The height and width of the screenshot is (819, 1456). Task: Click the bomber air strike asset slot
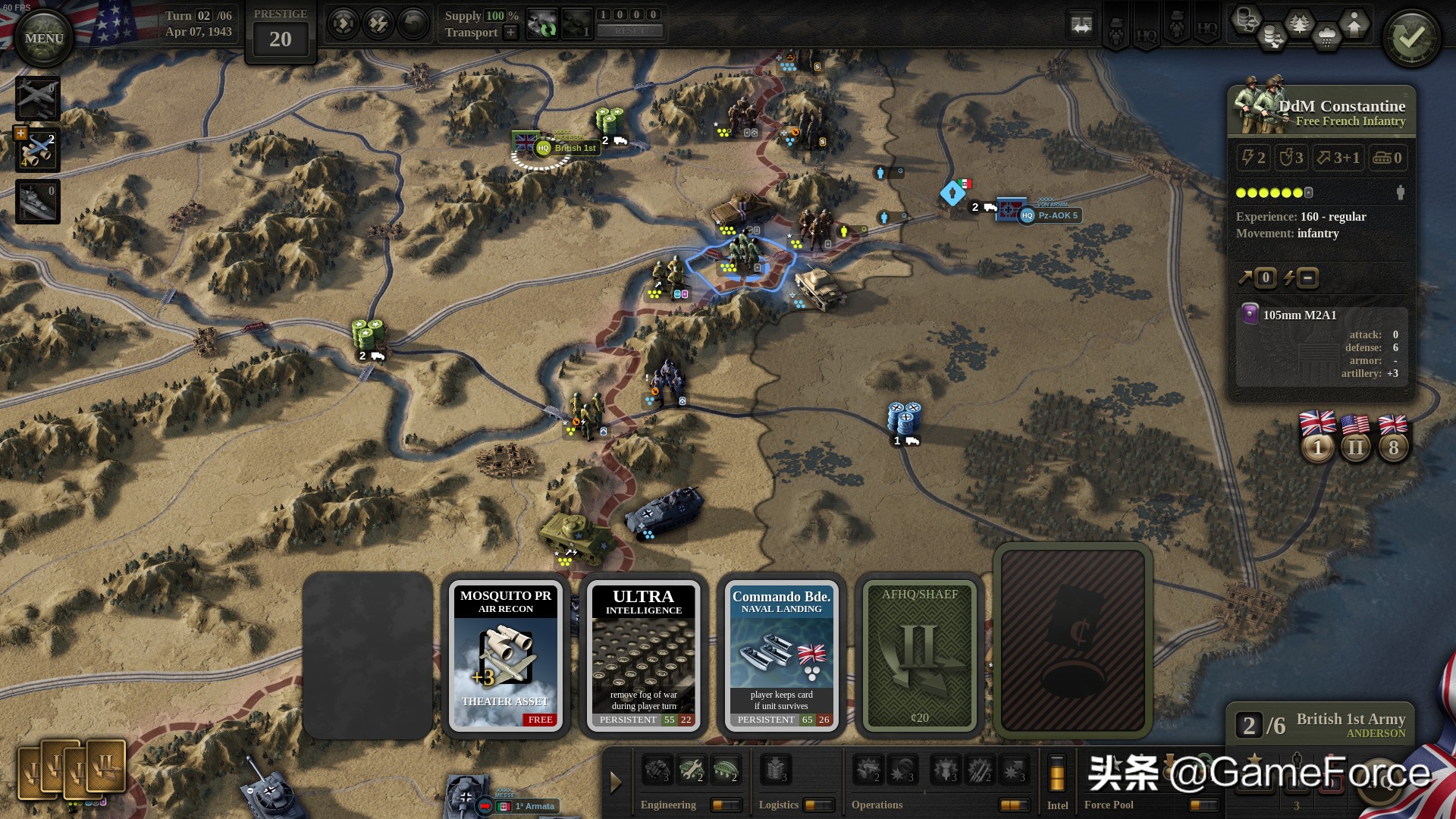[x=37, y=99]
